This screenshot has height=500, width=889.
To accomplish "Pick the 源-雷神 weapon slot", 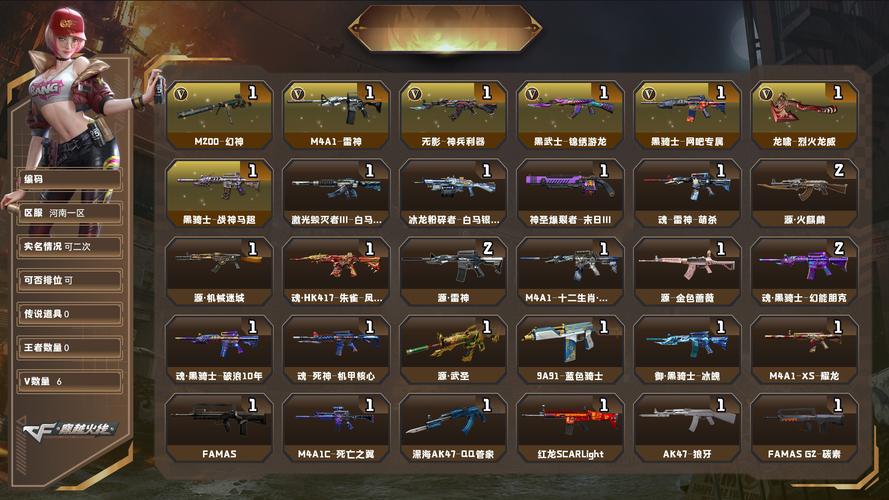I will coord(453,268).
